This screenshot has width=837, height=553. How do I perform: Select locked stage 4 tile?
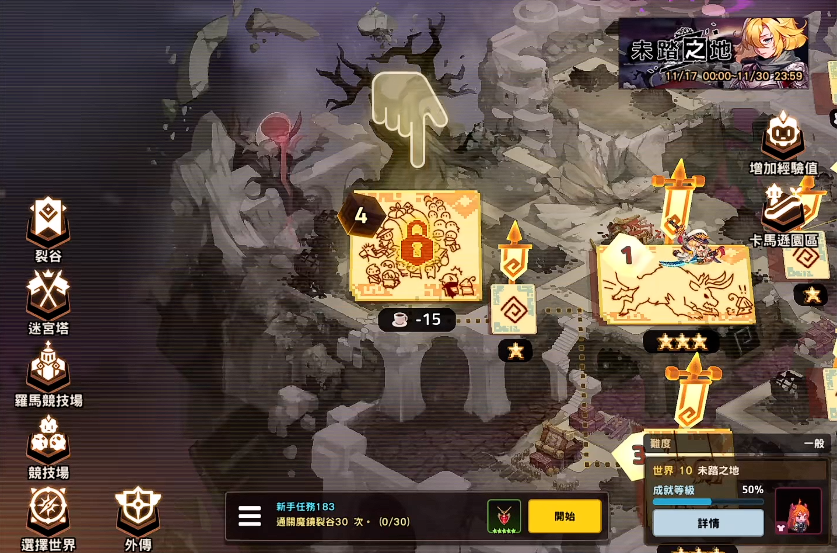pyautogui.click(x=414, y=246)
